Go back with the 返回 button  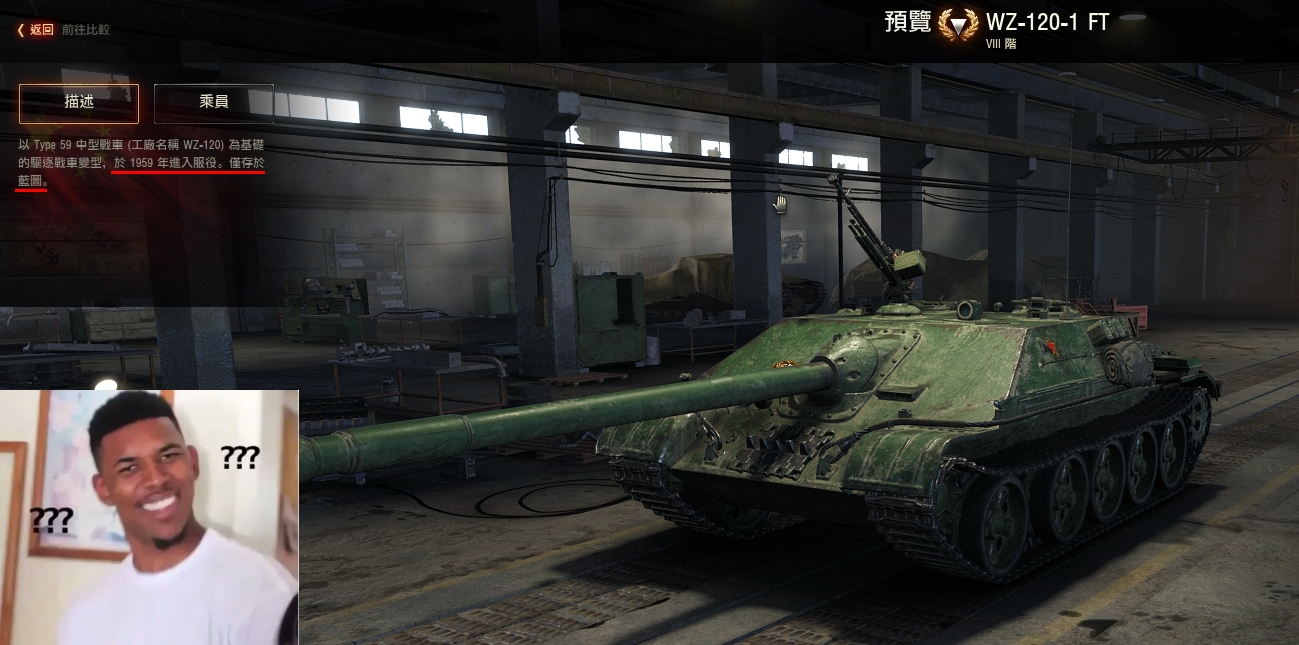[x=37, y=30]
